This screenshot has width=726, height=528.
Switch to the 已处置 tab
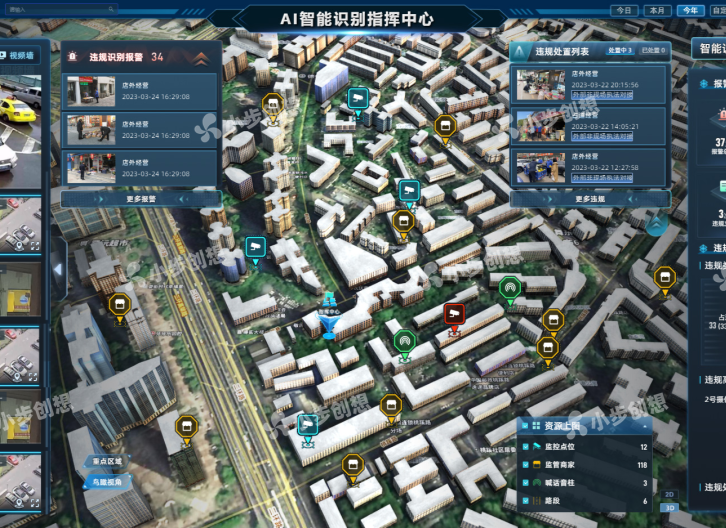(x=654, y=49)
